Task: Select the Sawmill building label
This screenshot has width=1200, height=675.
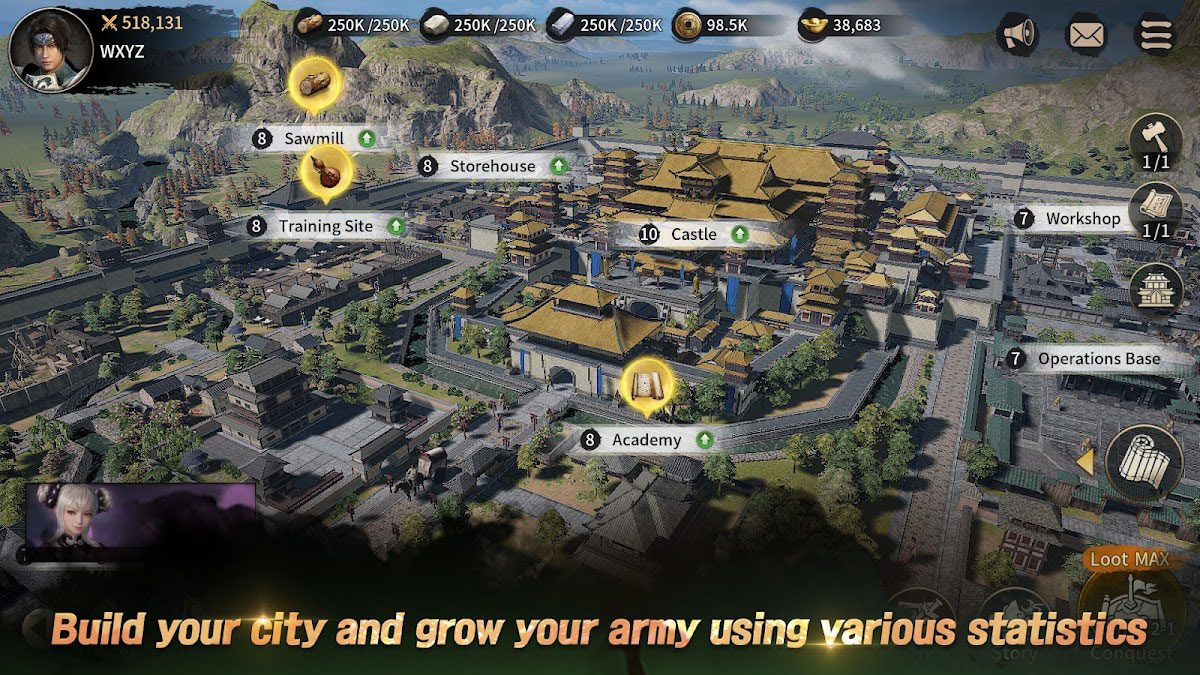Action: (x=313, y=139)
